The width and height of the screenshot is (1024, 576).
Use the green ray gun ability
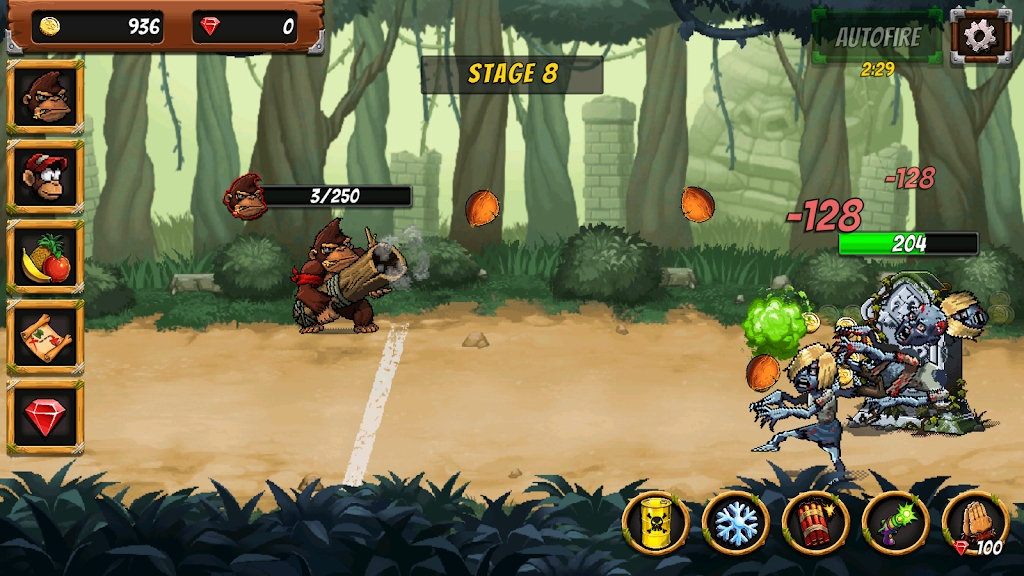(896, 522)
